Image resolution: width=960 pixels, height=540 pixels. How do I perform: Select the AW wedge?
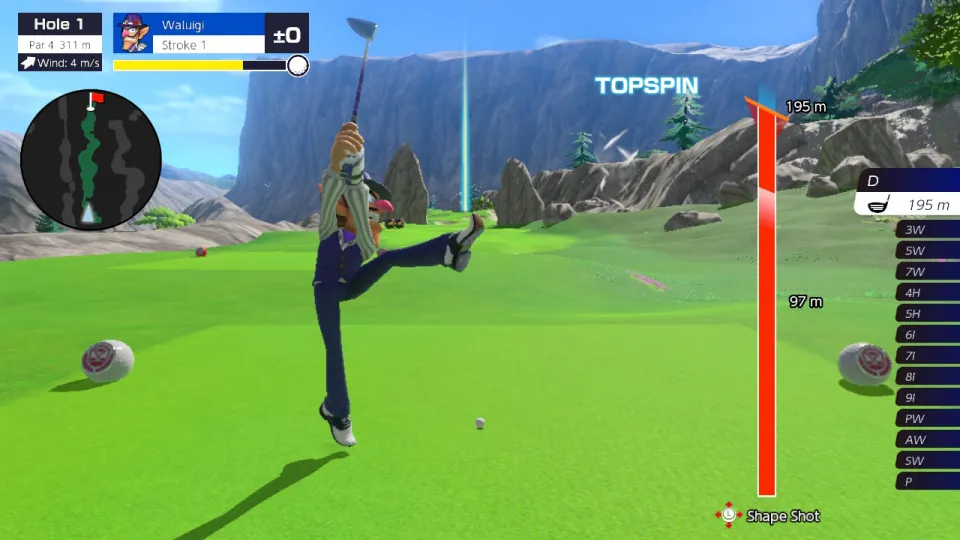(x=926, y=439)
